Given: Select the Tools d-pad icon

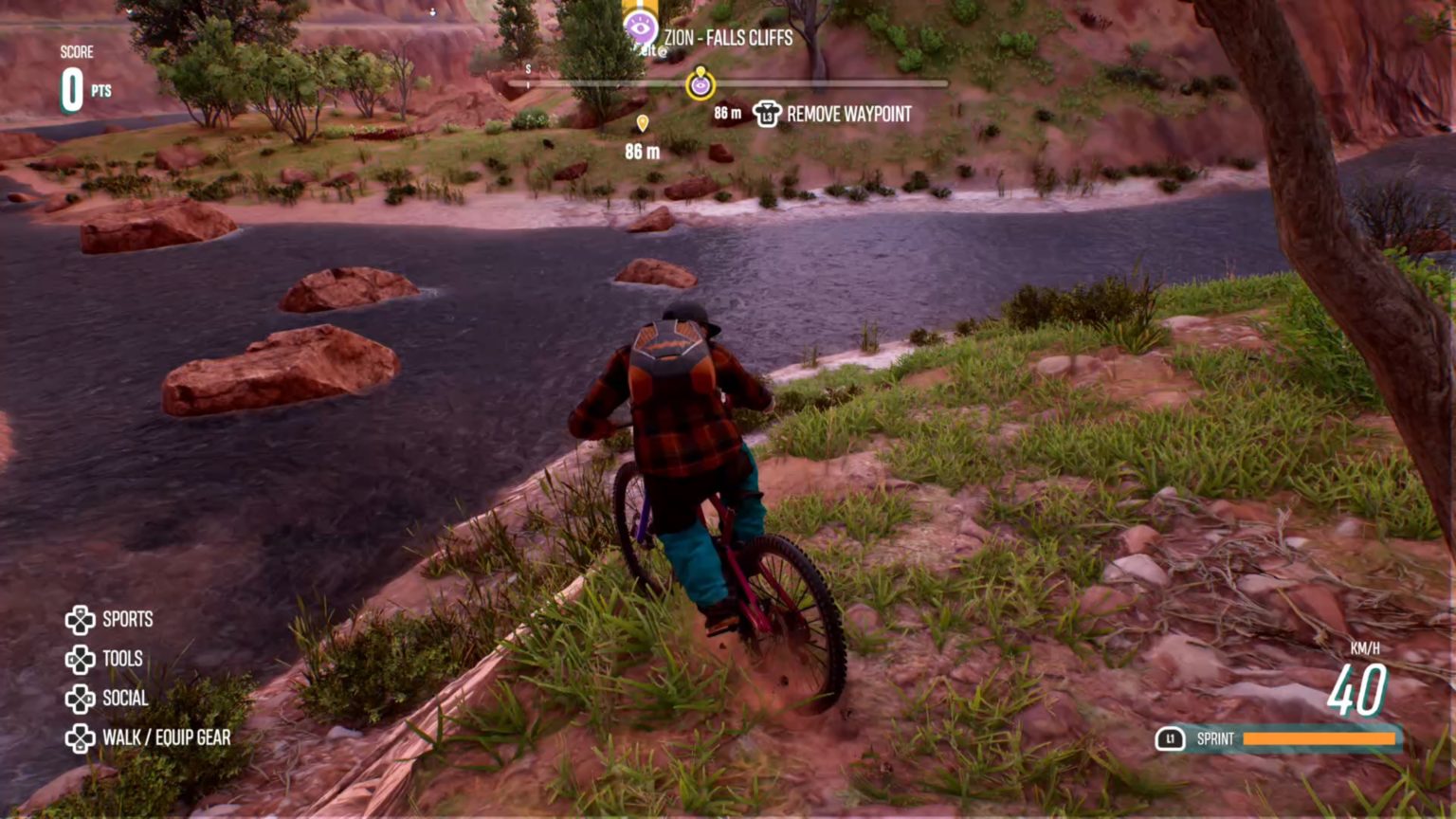Looking at the screenshot, I should tap(80, 659).
